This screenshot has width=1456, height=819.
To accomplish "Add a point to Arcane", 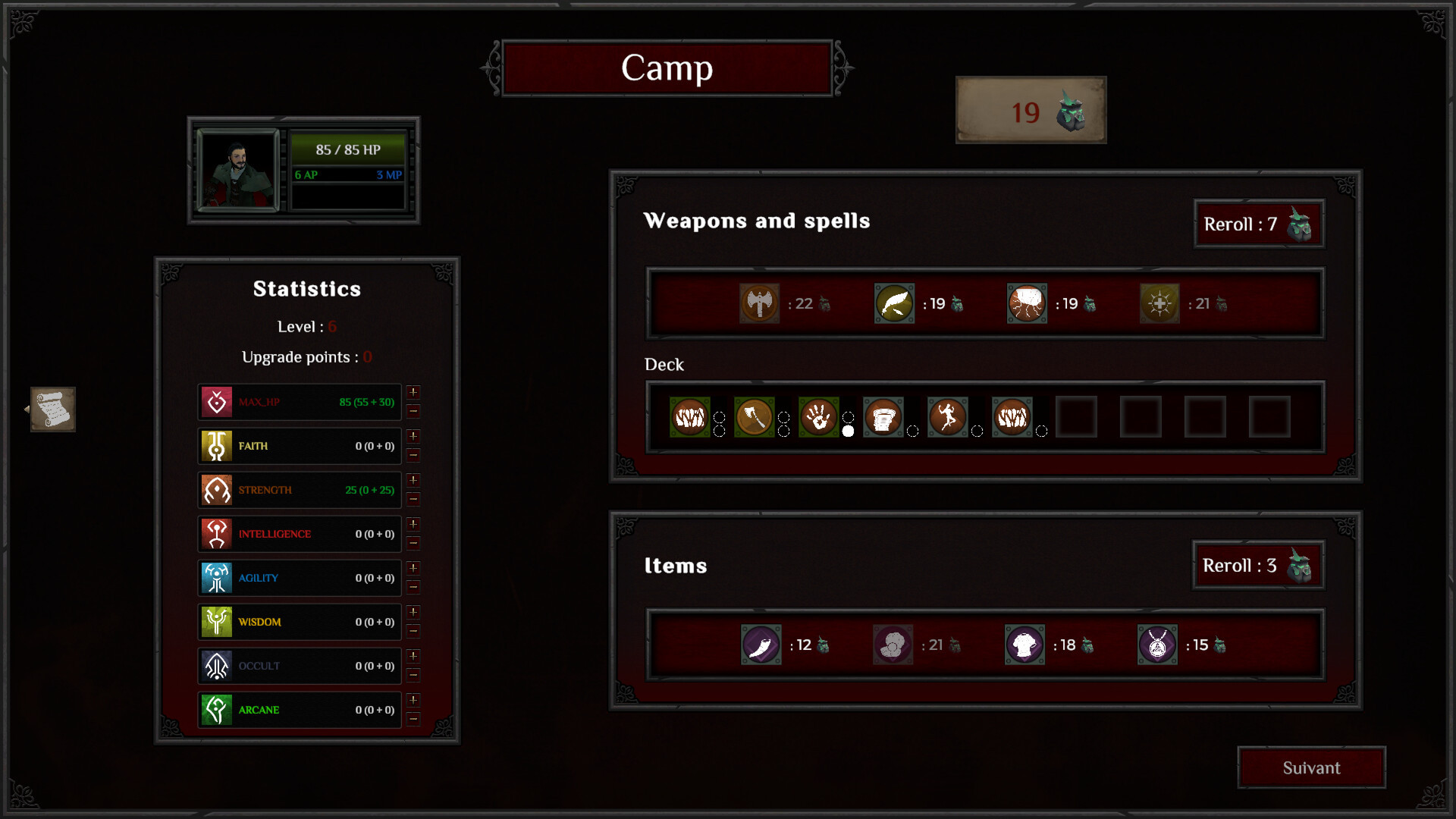I will [413, 700].
